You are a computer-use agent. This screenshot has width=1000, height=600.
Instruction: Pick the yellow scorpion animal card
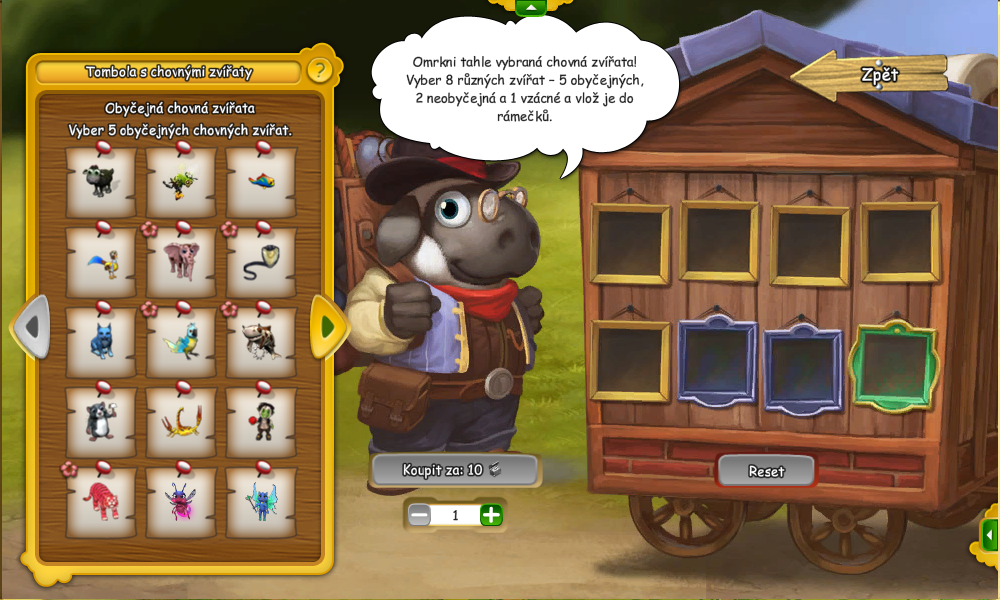[x=181, y=421]
